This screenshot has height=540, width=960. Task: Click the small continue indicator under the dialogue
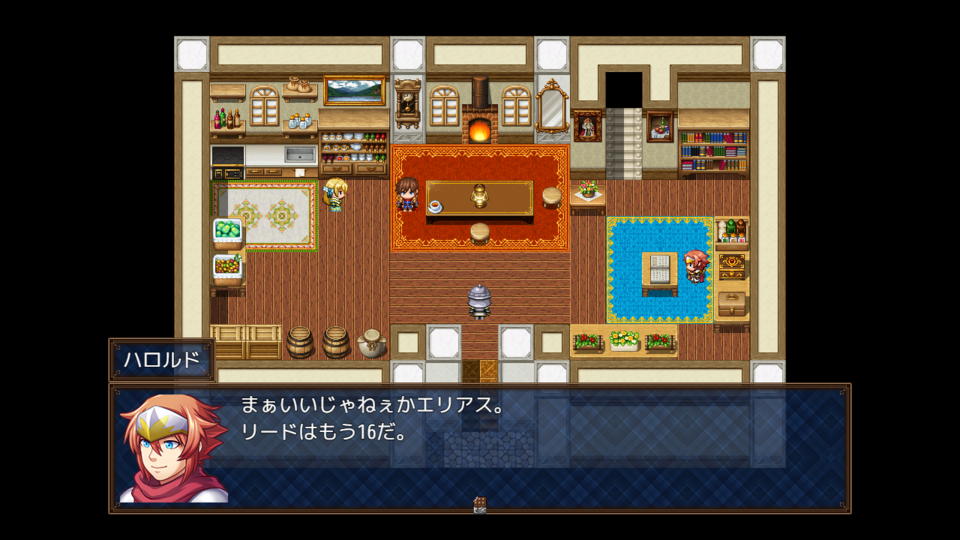coord(480,505)
